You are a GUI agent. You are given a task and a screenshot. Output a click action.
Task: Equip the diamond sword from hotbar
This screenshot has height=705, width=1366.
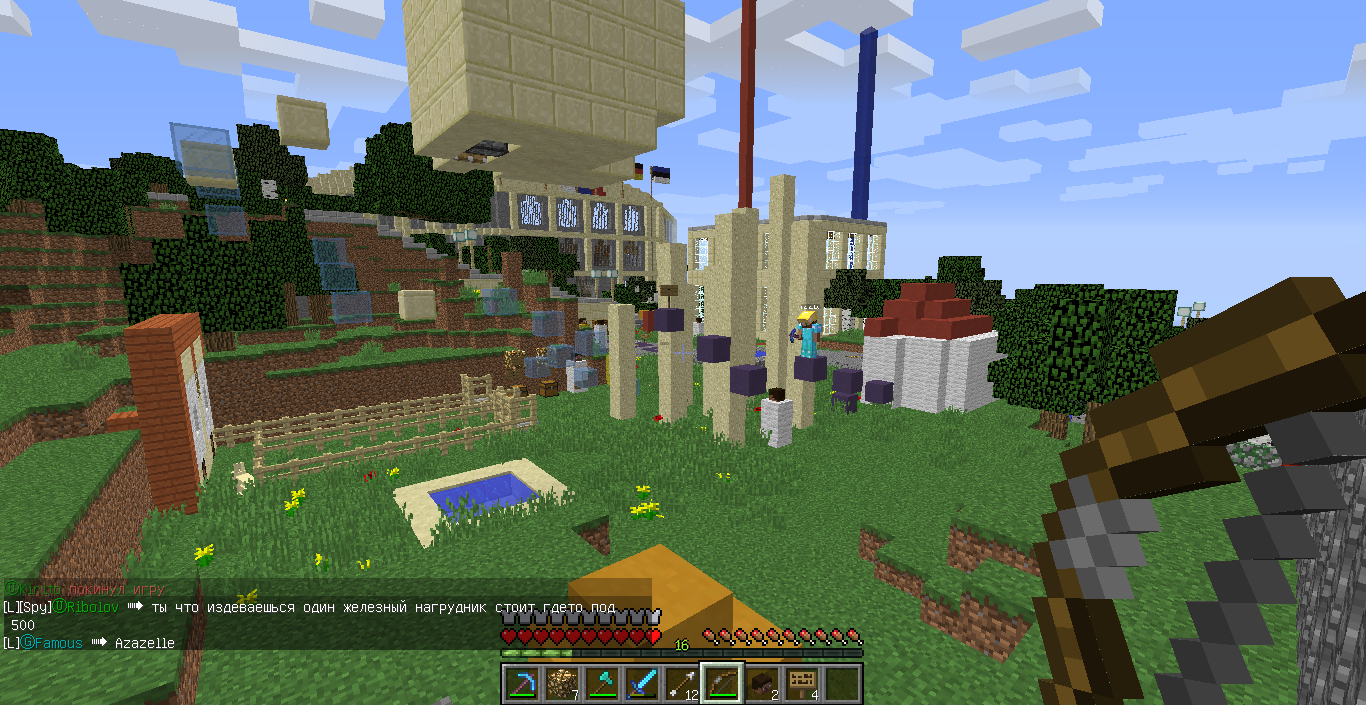(641, 684)
